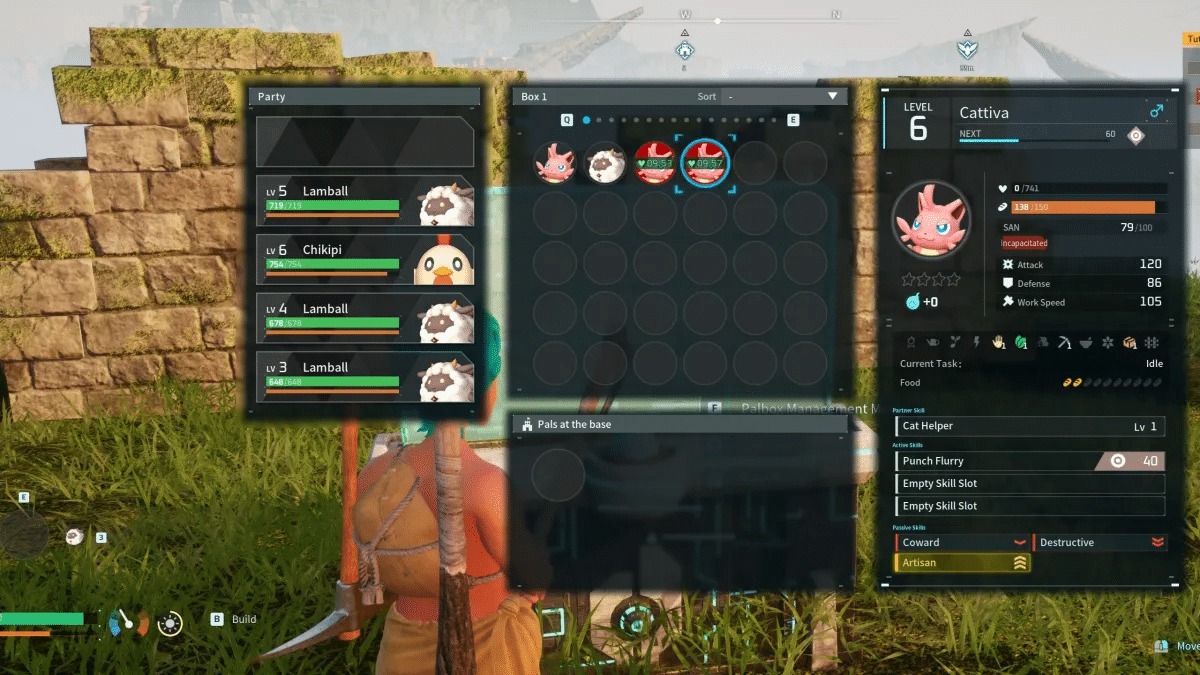Select the level 5 Lamball in the party
This screenshot has height=675, width=1200.
click(365, 201)
